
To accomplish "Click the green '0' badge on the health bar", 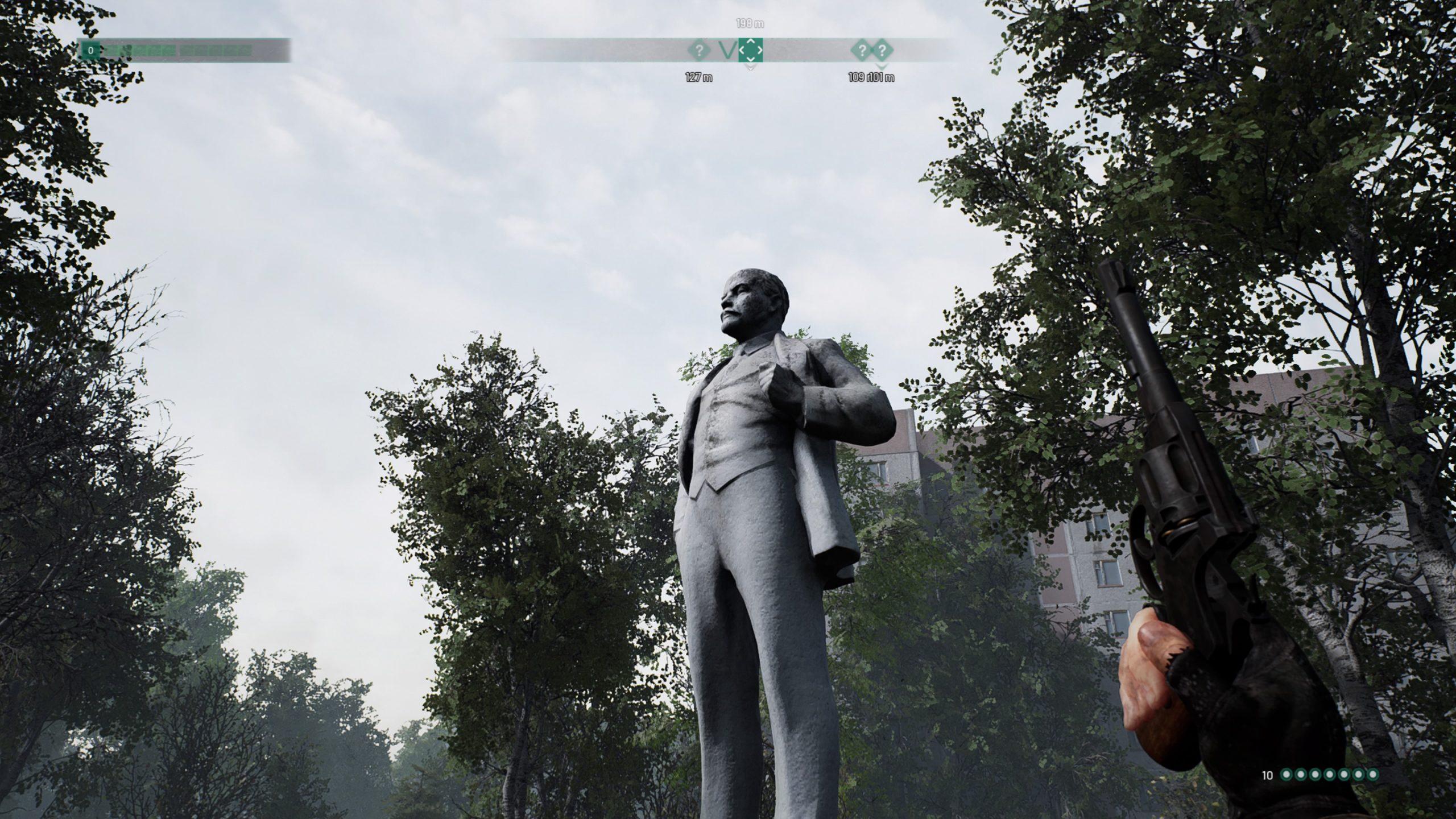I will (x=90, y=51).
